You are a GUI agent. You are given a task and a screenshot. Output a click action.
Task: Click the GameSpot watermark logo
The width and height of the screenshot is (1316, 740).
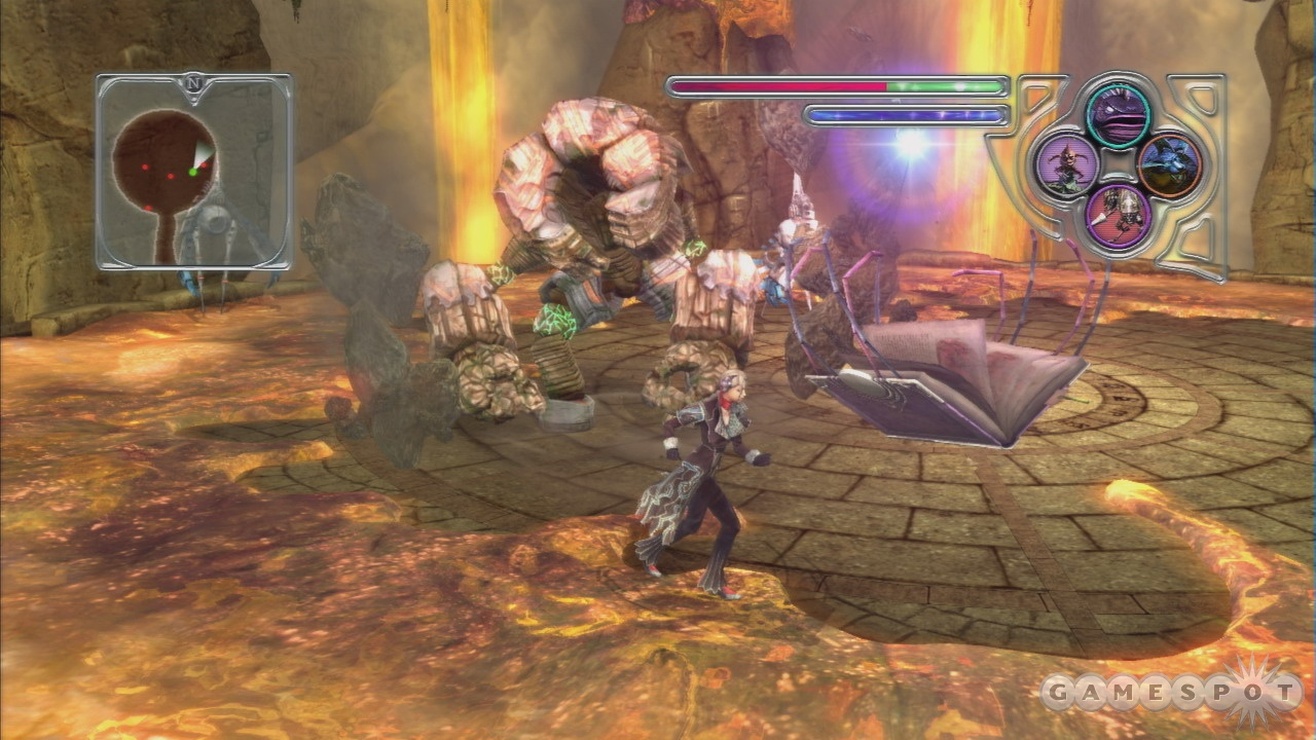[x=1170, y=692]
